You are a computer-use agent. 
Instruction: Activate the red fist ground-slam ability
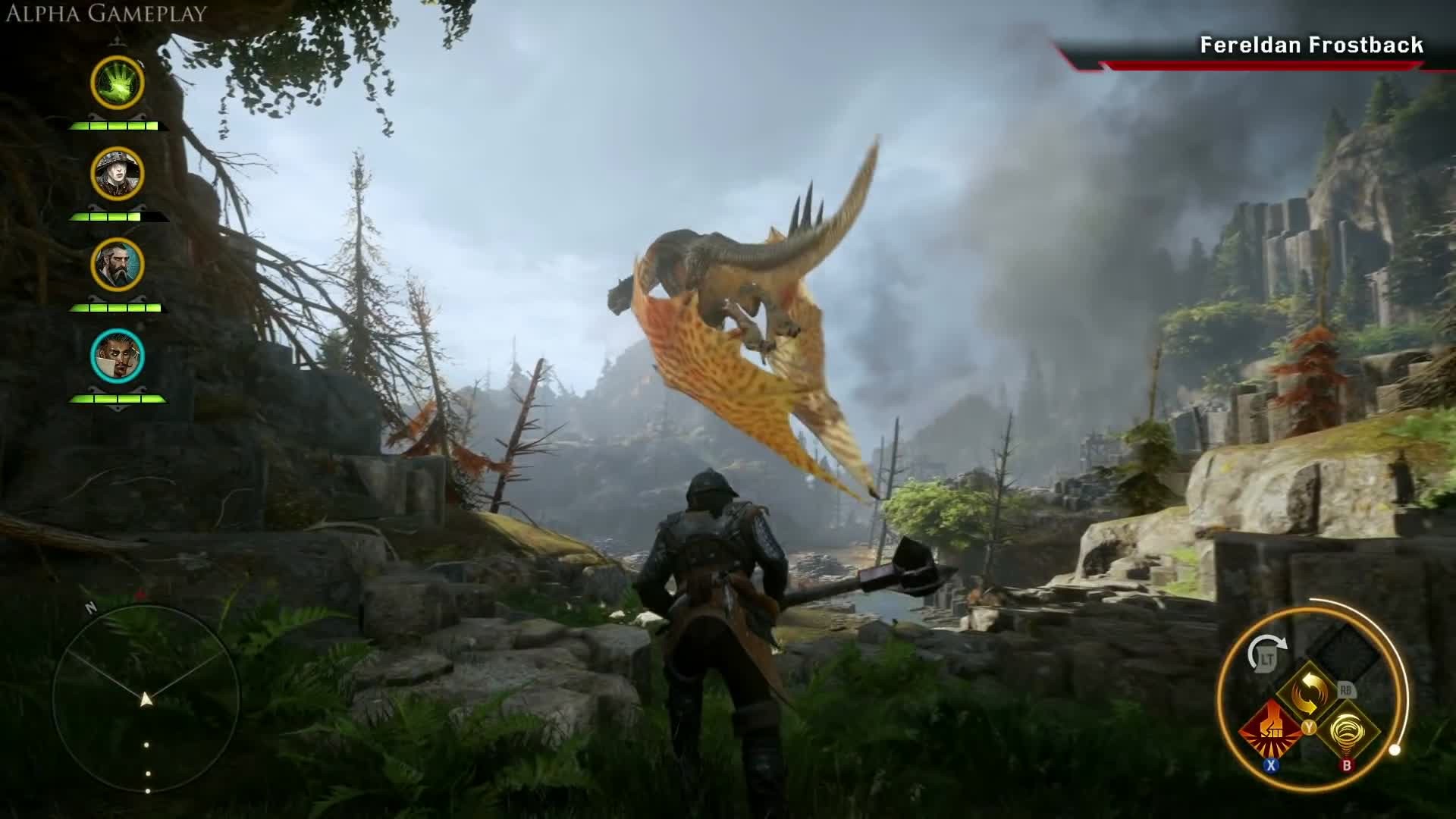(1272, 730)
